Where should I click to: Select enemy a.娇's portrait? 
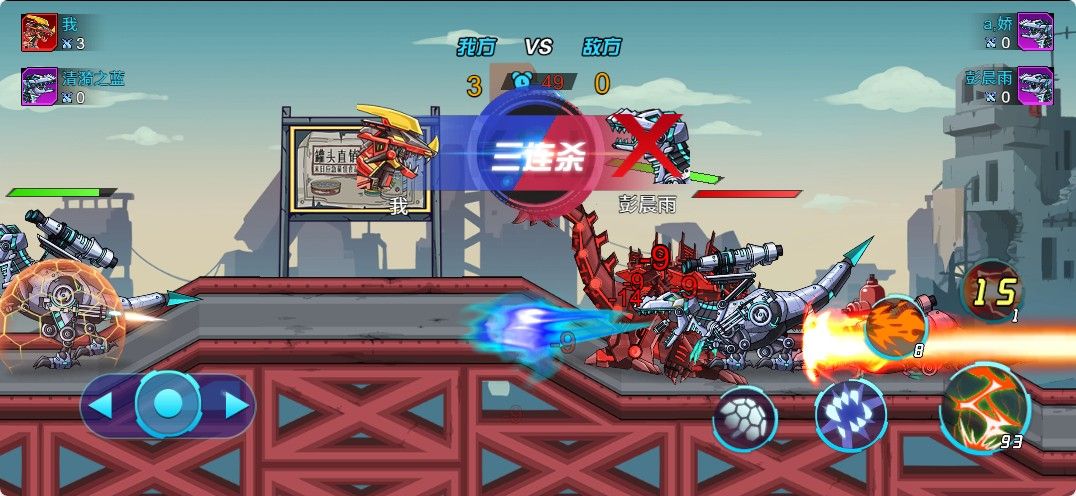point(1035,31)
